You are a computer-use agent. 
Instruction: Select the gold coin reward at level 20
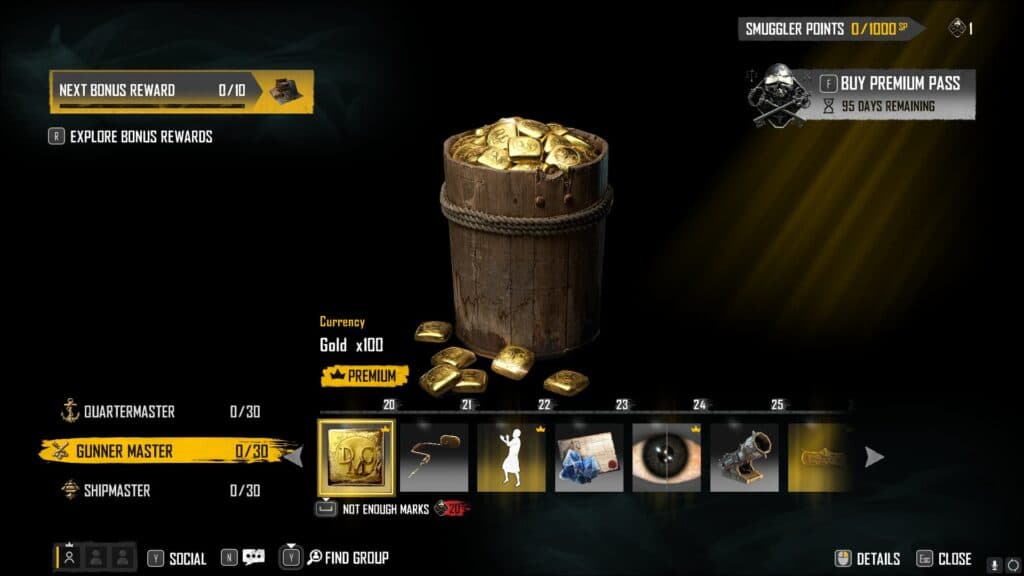(357, 457)
